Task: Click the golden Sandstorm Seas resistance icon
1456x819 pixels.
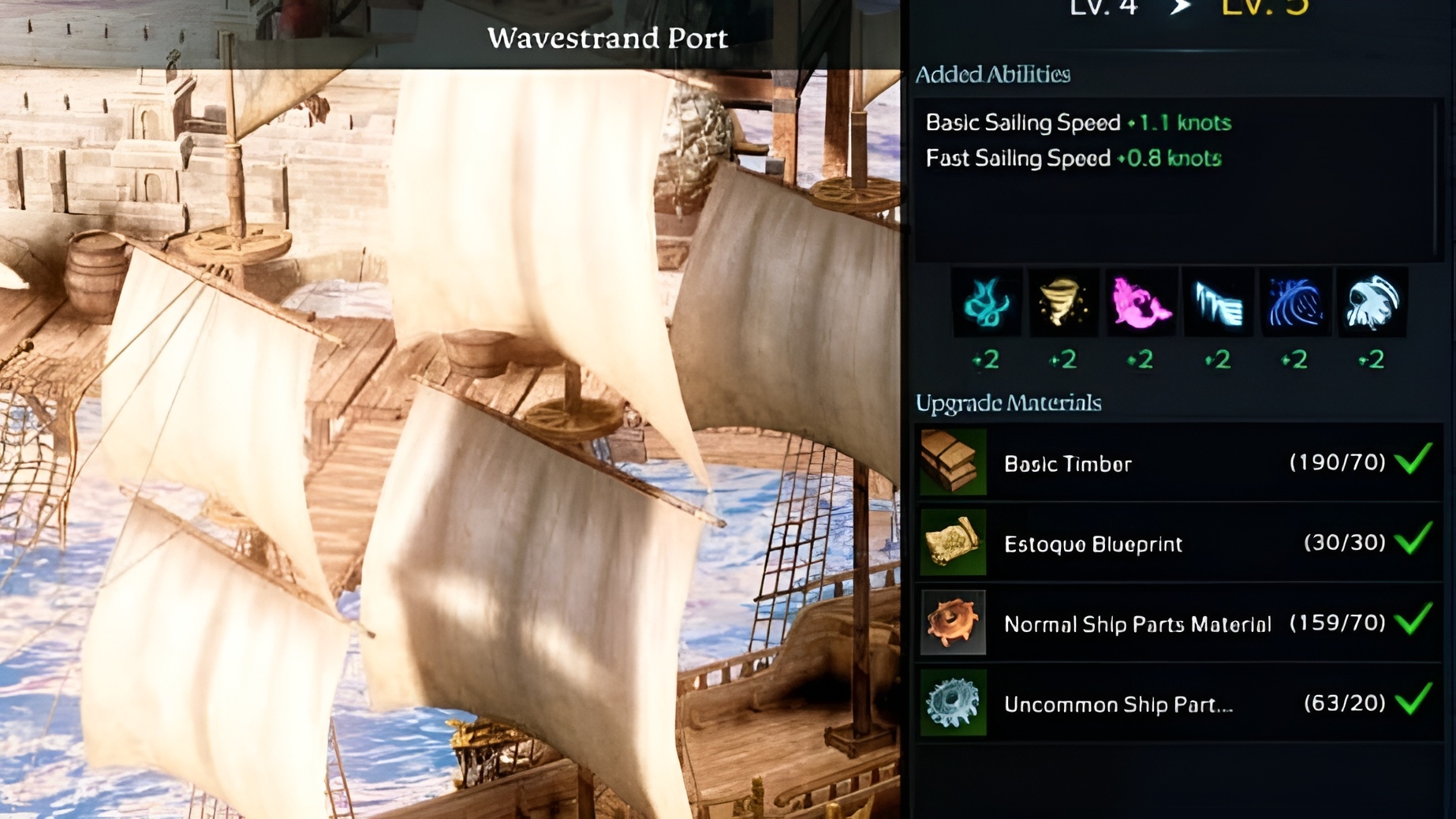Action: tap(1063, 302)
